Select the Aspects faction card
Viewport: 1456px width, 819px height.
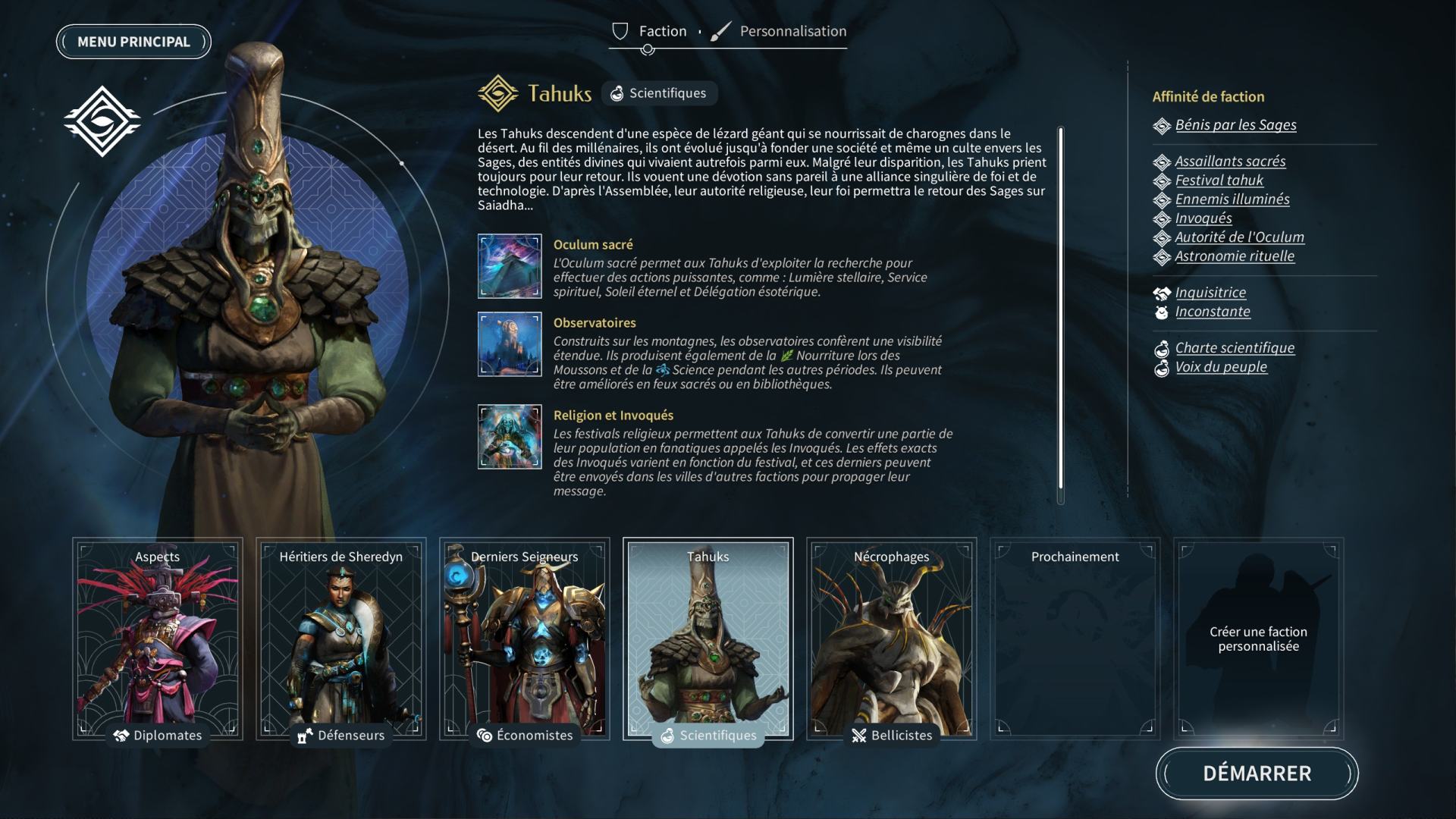[x=158, y=639]
